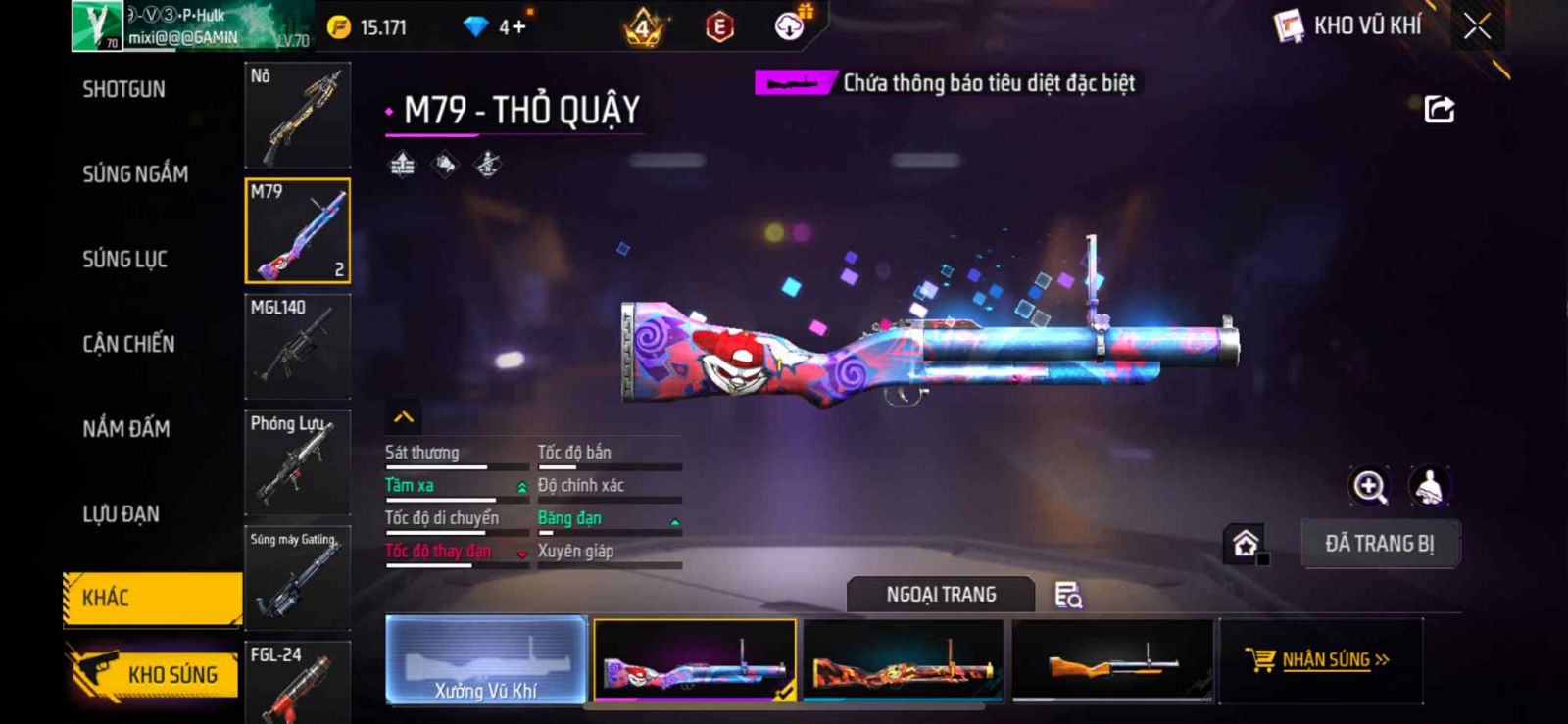Switch to CẬN CHIẾN weapons
Image resolution: width=1568 pixels, height=724 pixels.
tap(128, 344)
